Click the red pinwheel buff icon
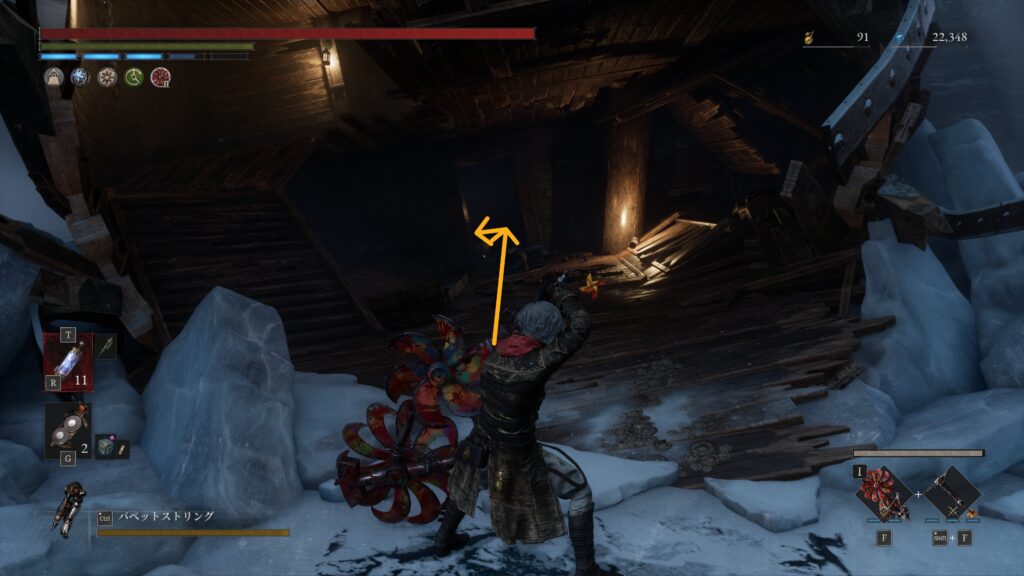The height and width of the screenshot is (576, 1024). (x=159, y=77)
